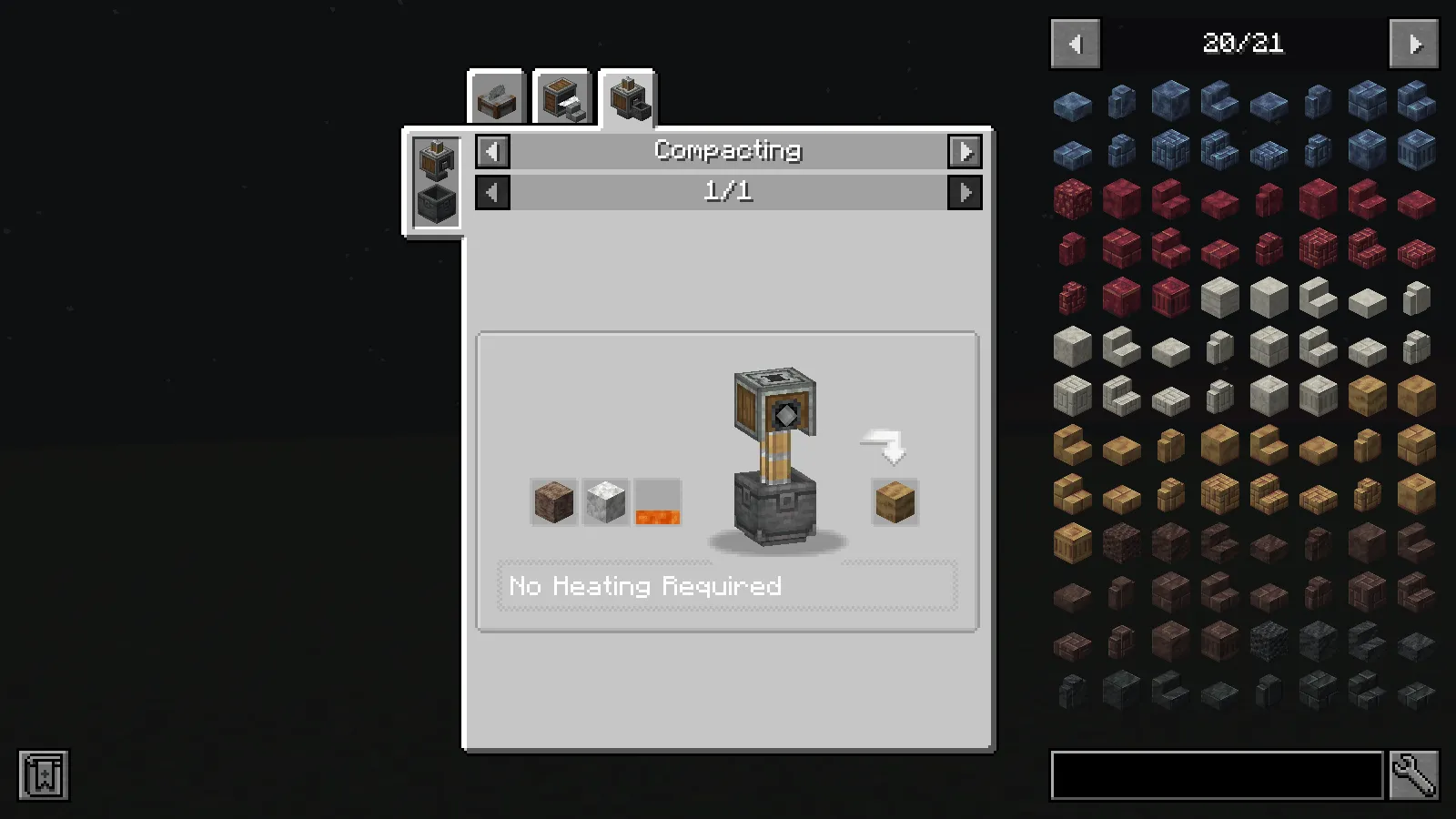Go back a page in the item list

pos(1075,43)
